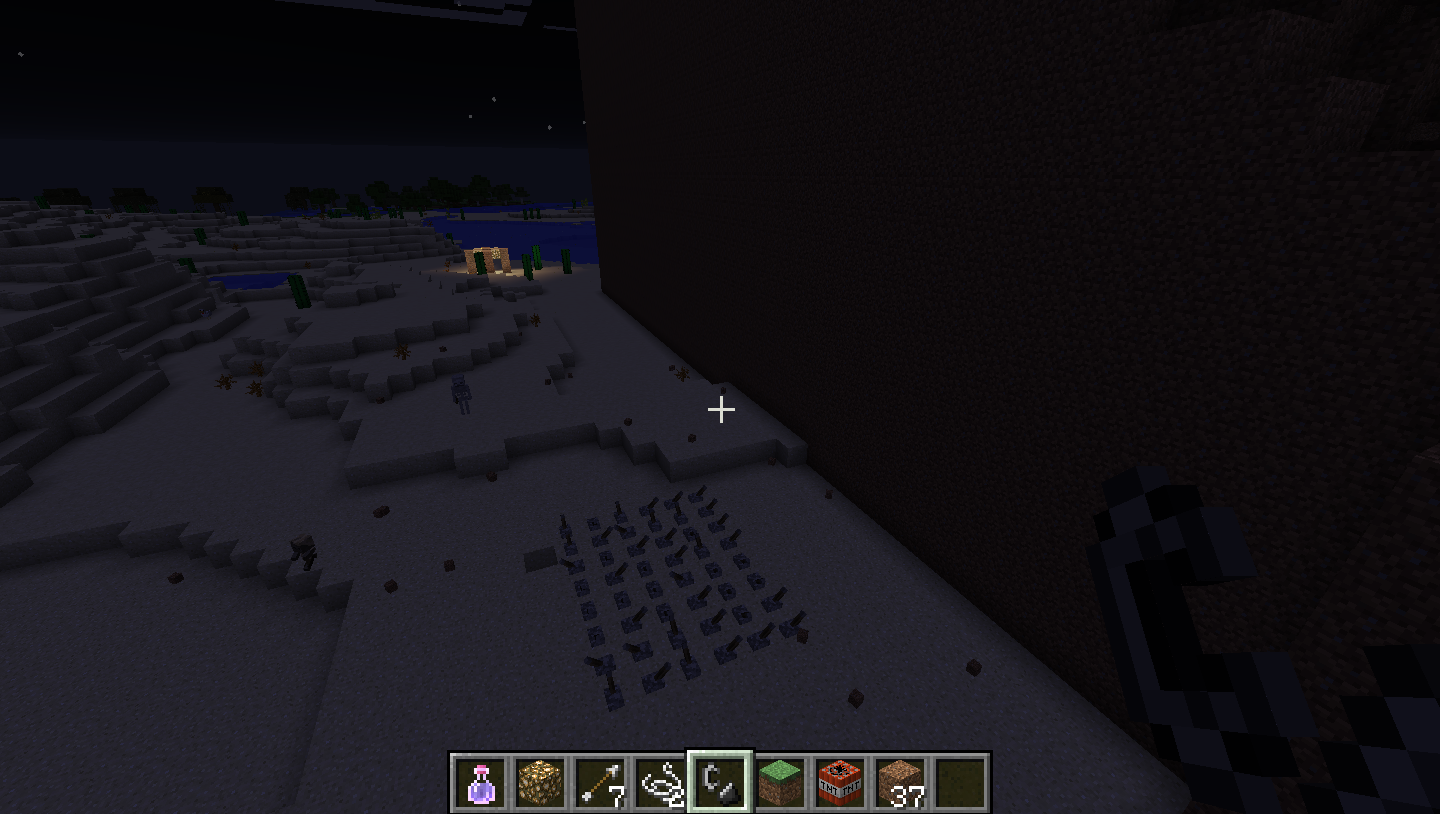Select the TNT block slot
Viewport: 1440px width, 814px height.
[x=840, y=782]
